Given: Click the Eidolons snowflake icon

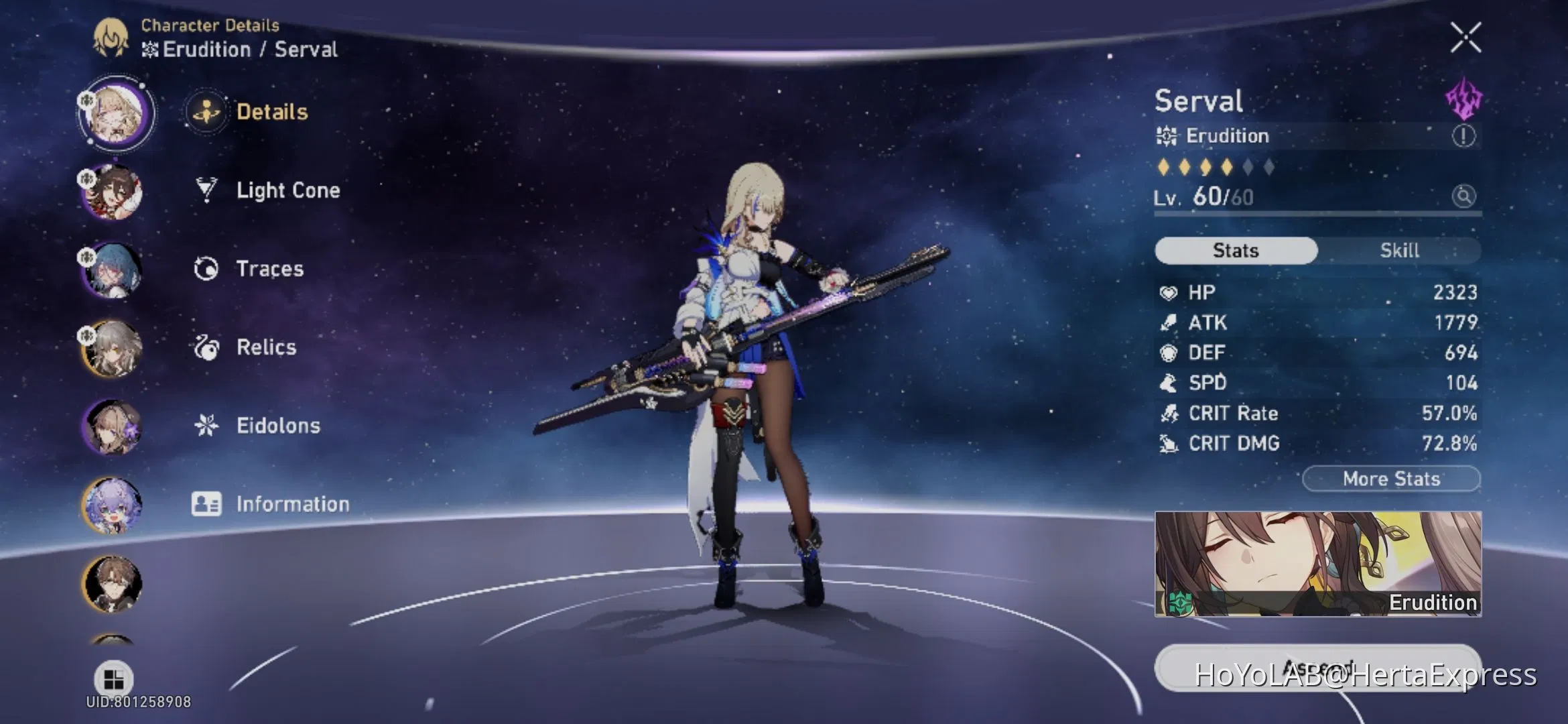Looking at the screenshot, I should click(x=206, y=425).
